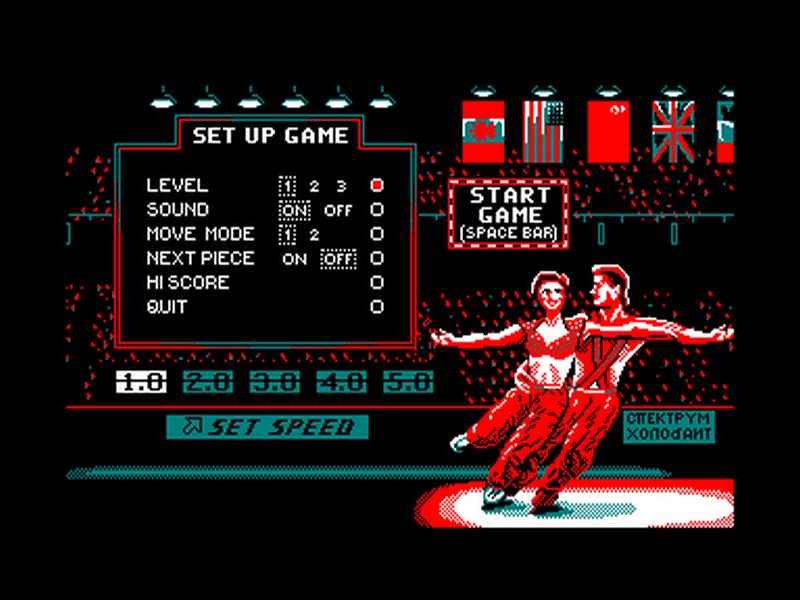
Task: Turn sound OFF
Action: 338,210
